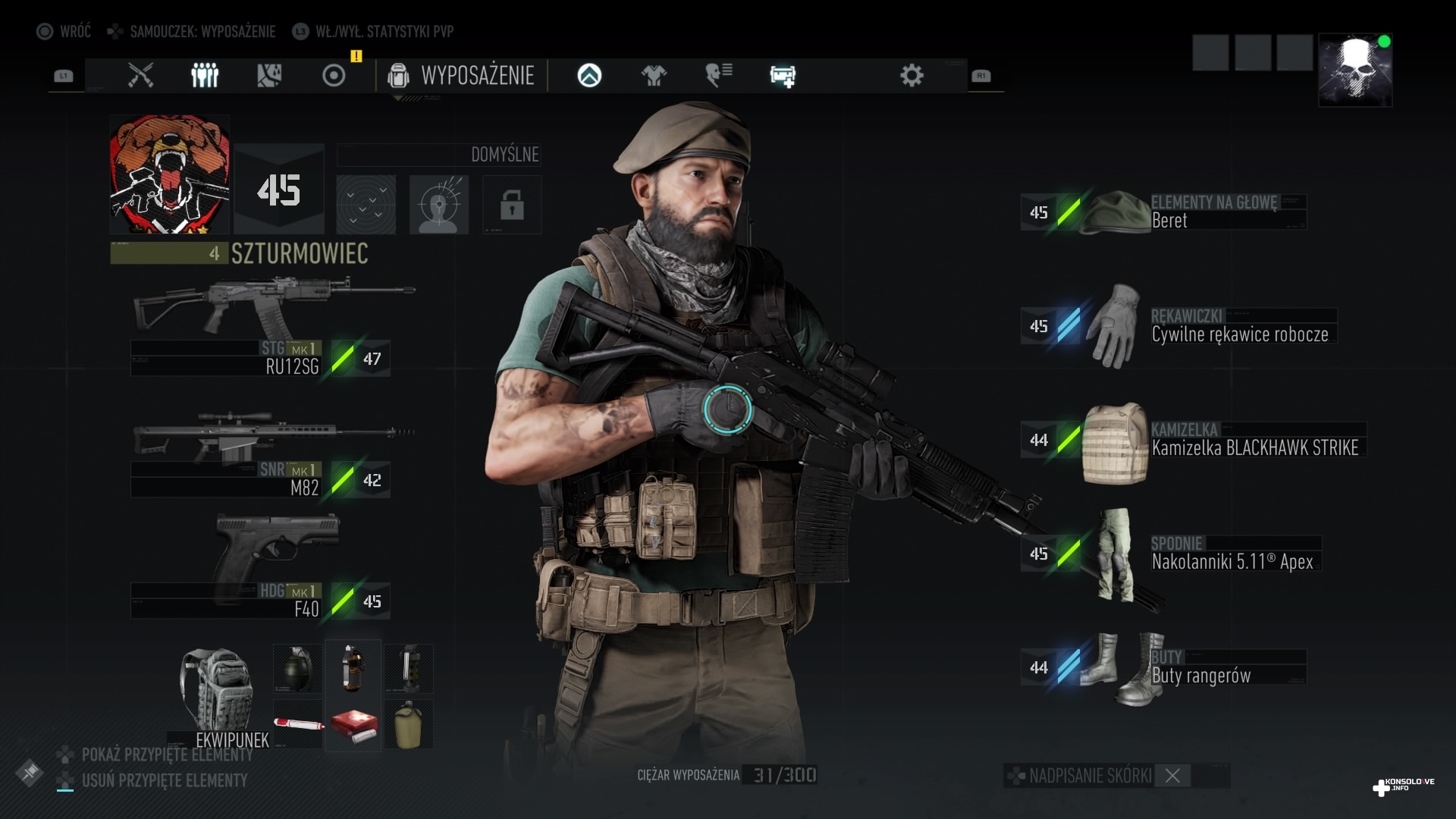Switch to the shirt customization sub-tab
Screen dimensions: 1456x819
654,75
